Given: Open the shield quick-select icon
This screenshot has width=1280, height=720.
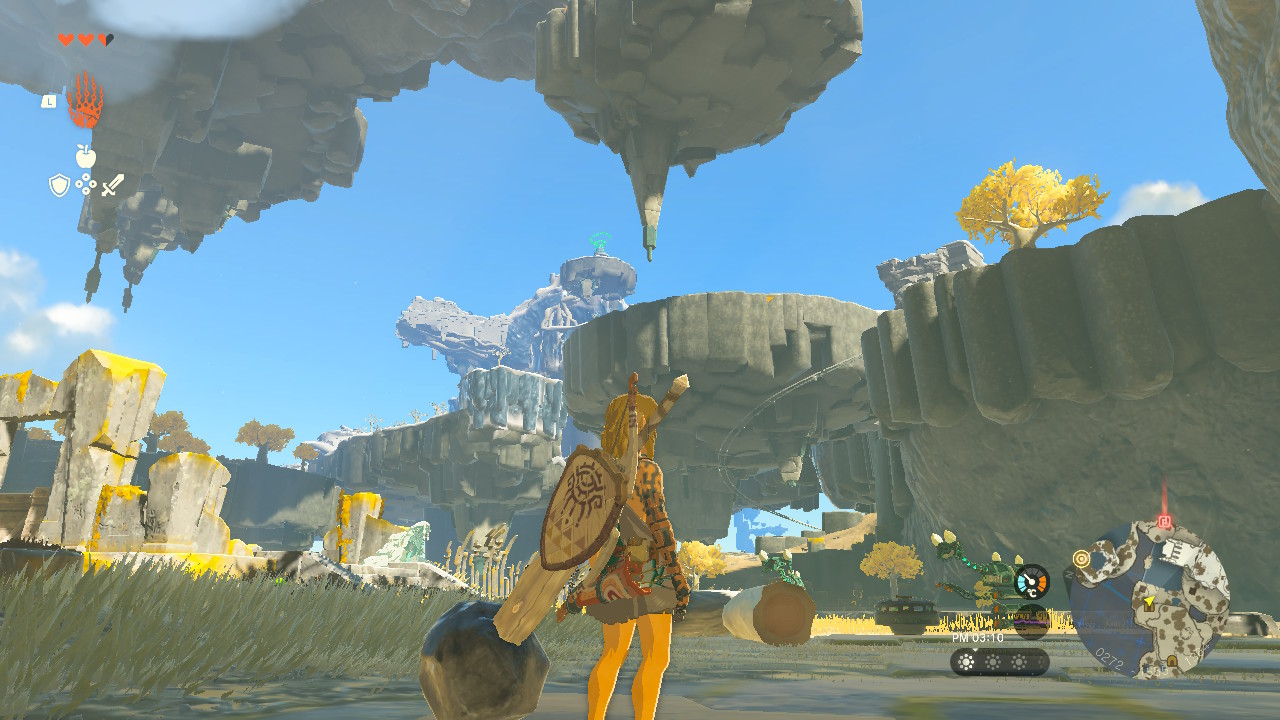Looking at the screenshot, I should pyautogui.click(x=59, y=185).
